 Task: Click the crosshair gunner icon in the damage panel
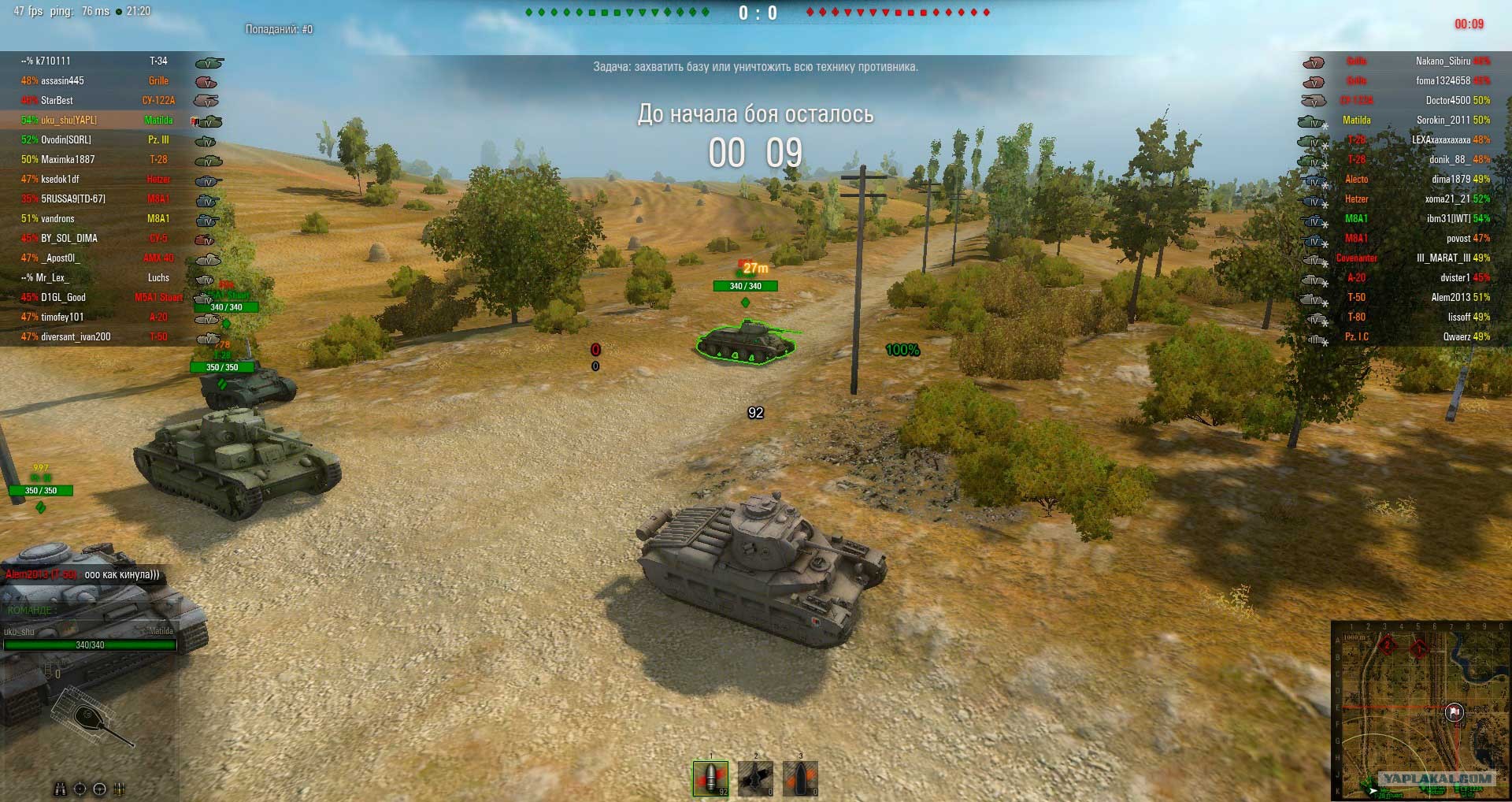tap(80, 789)
